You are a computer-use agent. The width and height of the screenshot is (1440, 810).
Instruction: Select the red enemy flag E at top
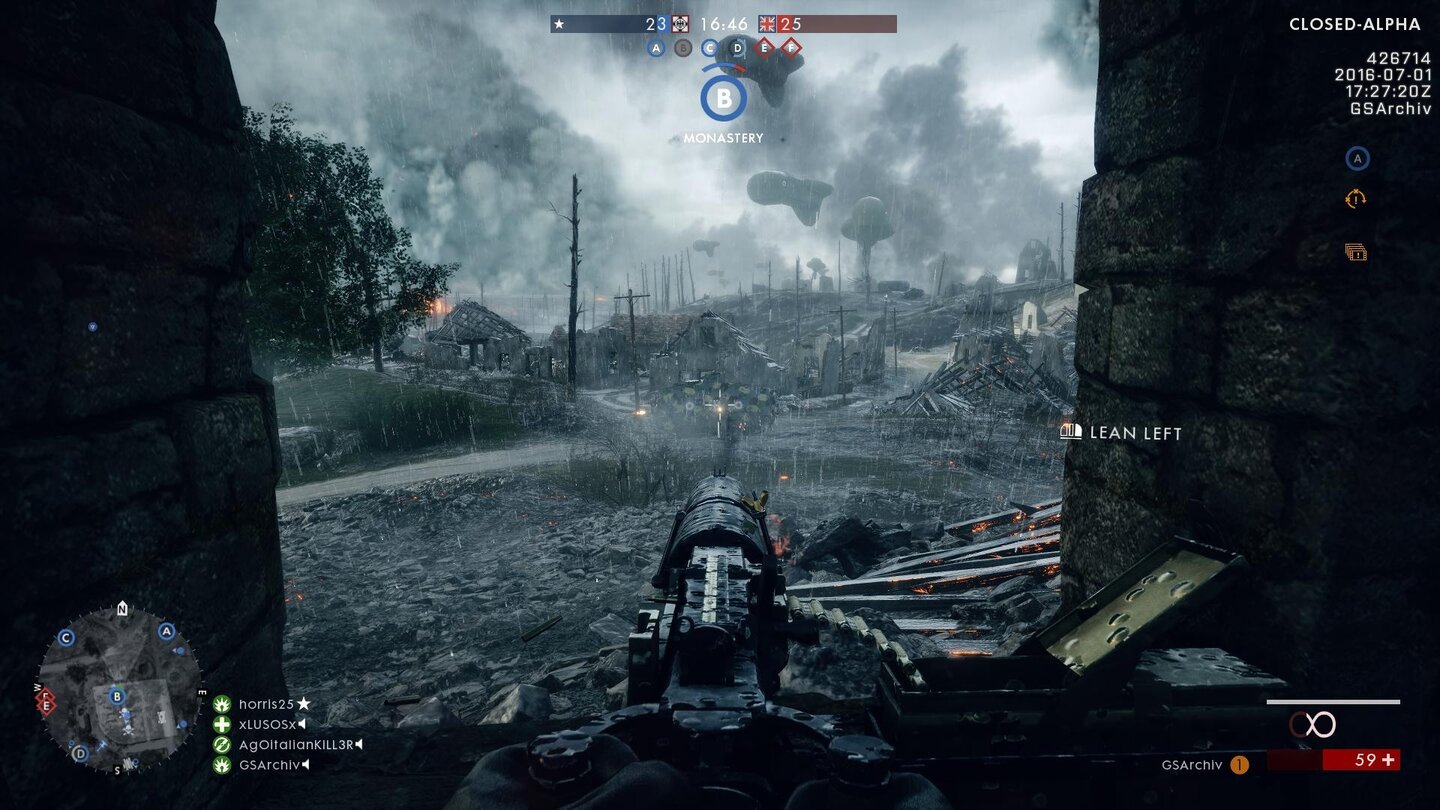tap(765, 47)
